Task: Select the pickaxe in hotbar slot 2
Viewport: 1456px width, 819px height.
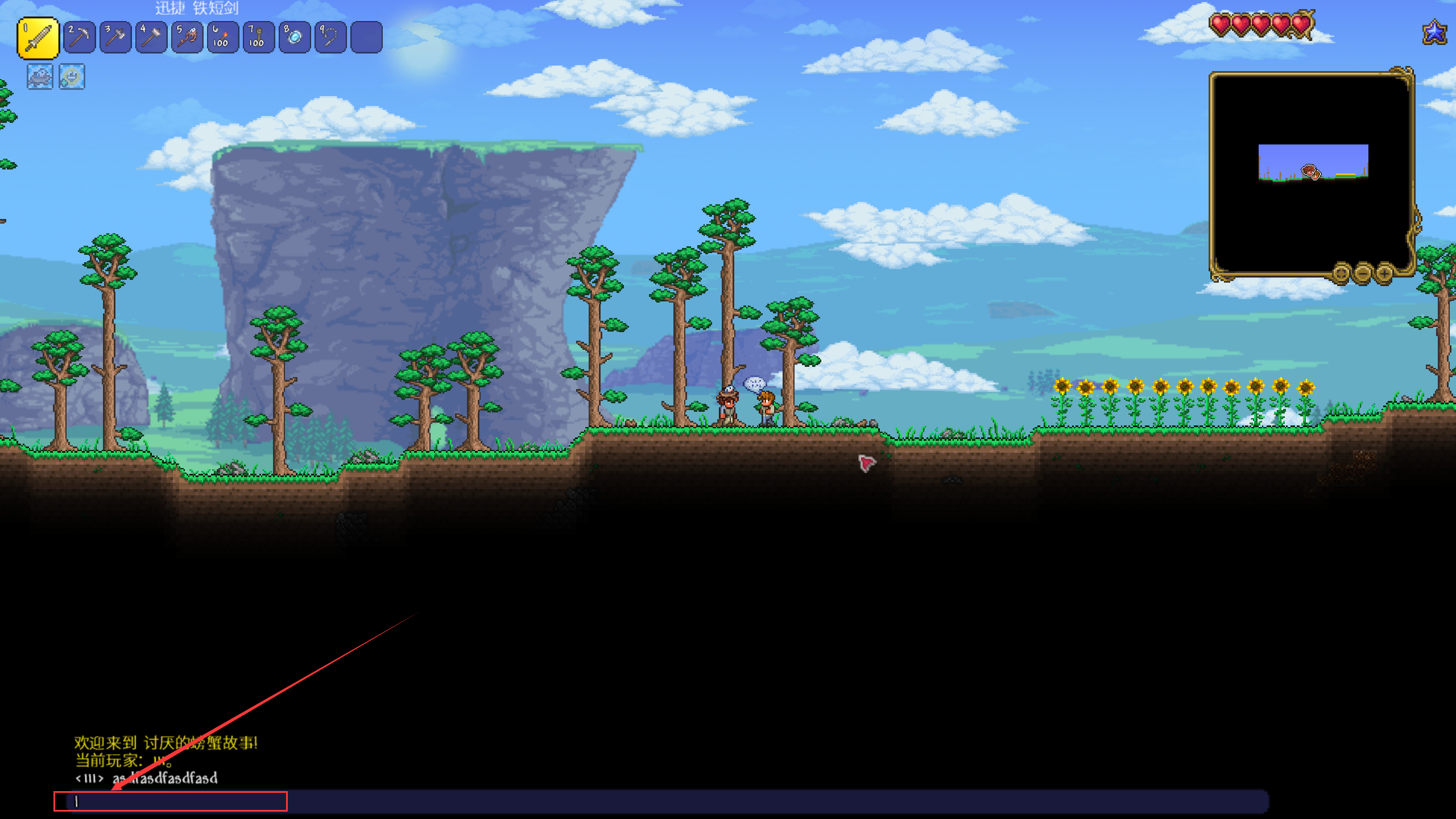Action: point(80,38)
